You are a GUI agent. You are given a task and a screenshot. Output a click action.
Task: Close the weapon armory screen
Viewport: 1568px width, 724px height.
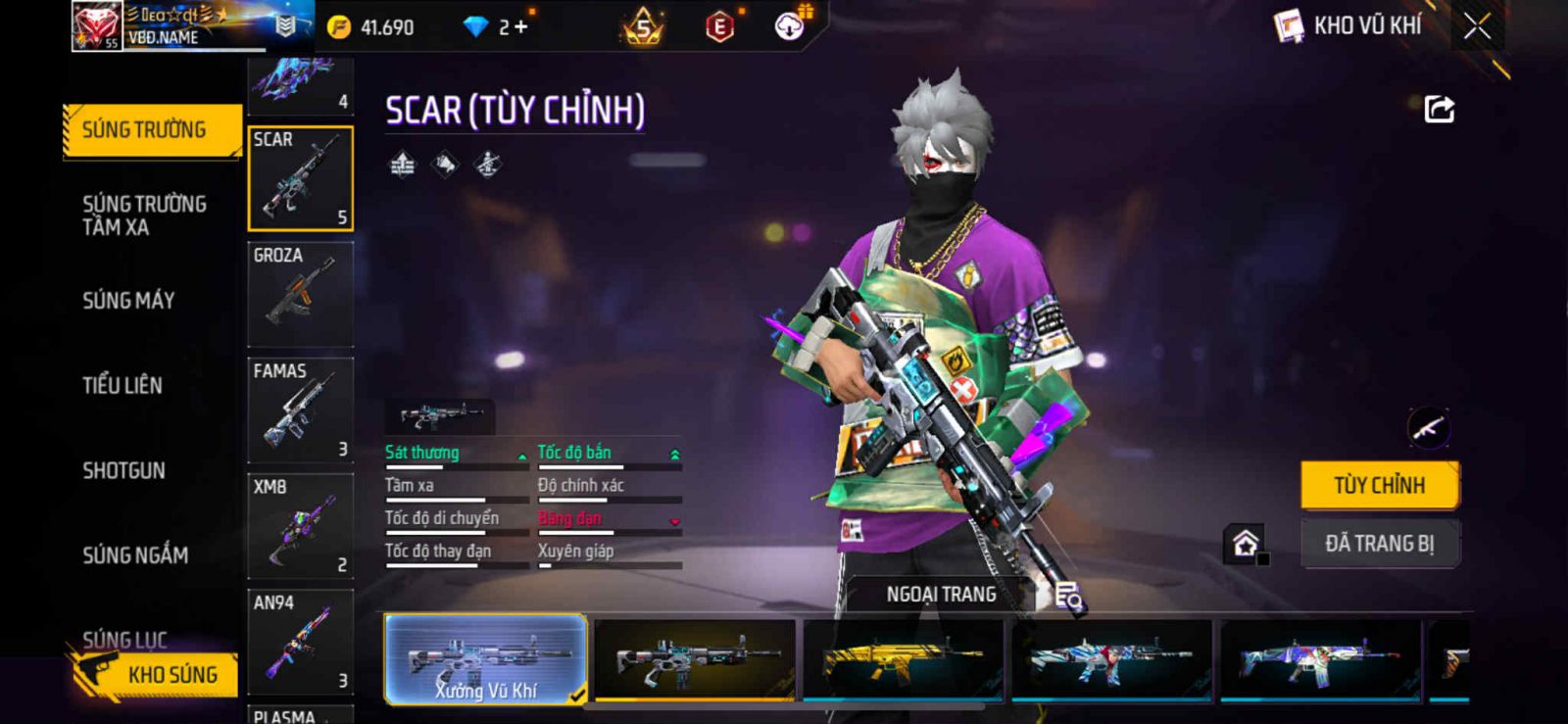pyautogui.click(x=1477, y=27)
